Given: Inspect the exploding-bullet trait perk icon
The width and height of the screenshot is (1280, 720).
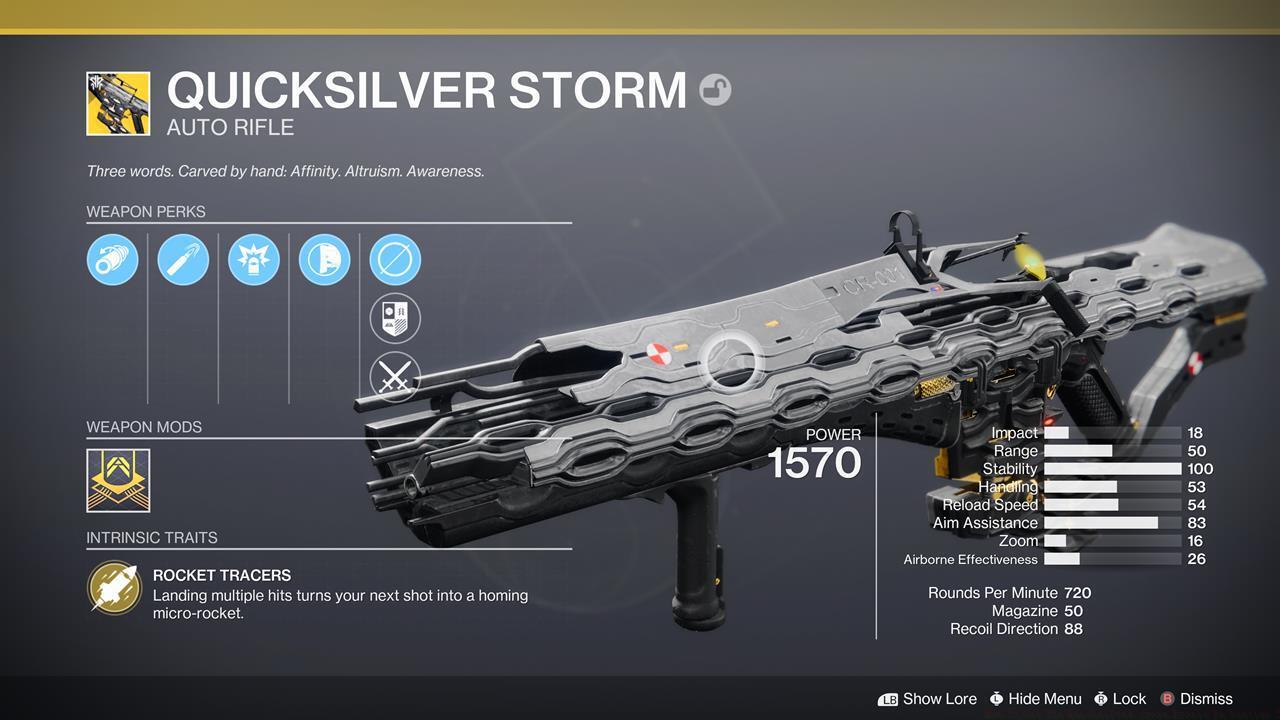Looking at the screenshot, I should coord(253,259).
